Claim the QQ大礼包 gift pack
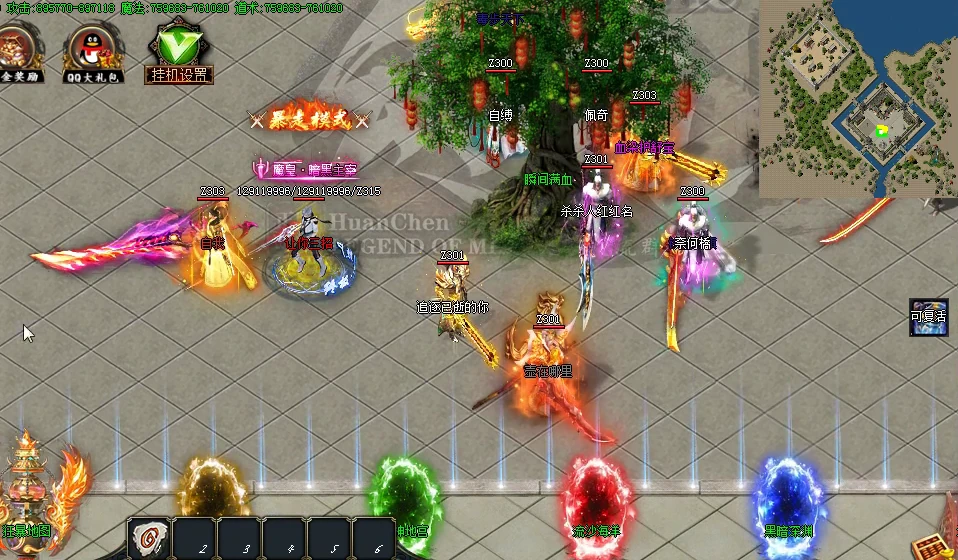This screenshot has width=958, height=560. (x=93, y=50)
